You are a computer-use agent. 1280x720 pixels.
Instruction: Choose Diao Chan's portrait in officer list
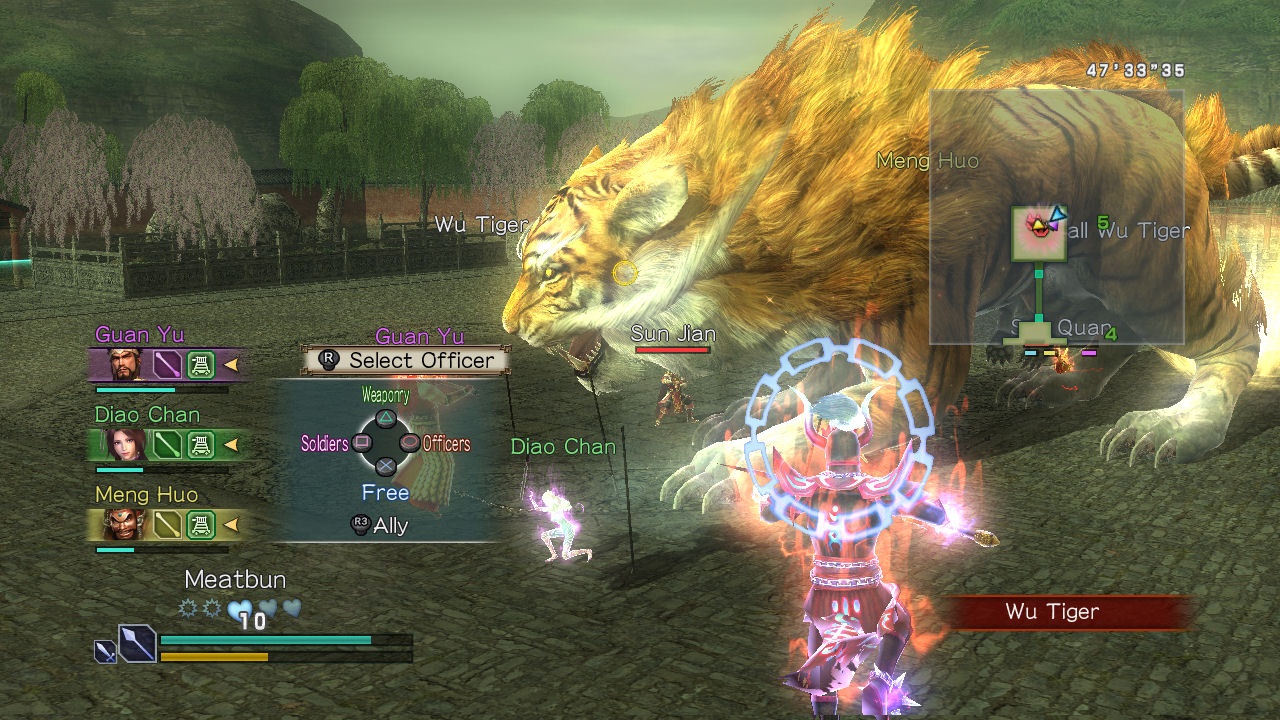pyautogui.click(x=126, y=445)
